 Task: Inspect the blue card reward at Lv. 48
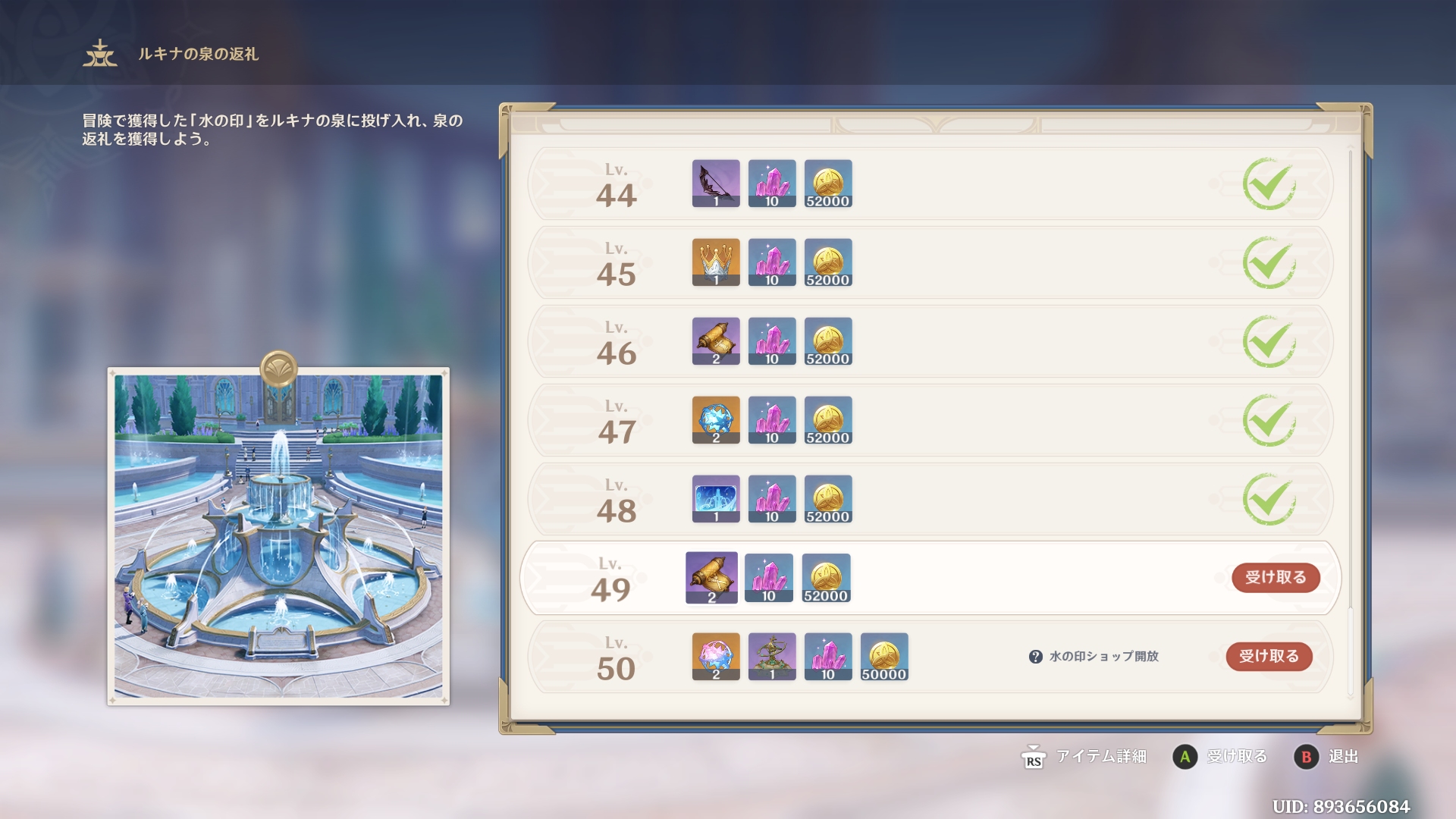716,499
